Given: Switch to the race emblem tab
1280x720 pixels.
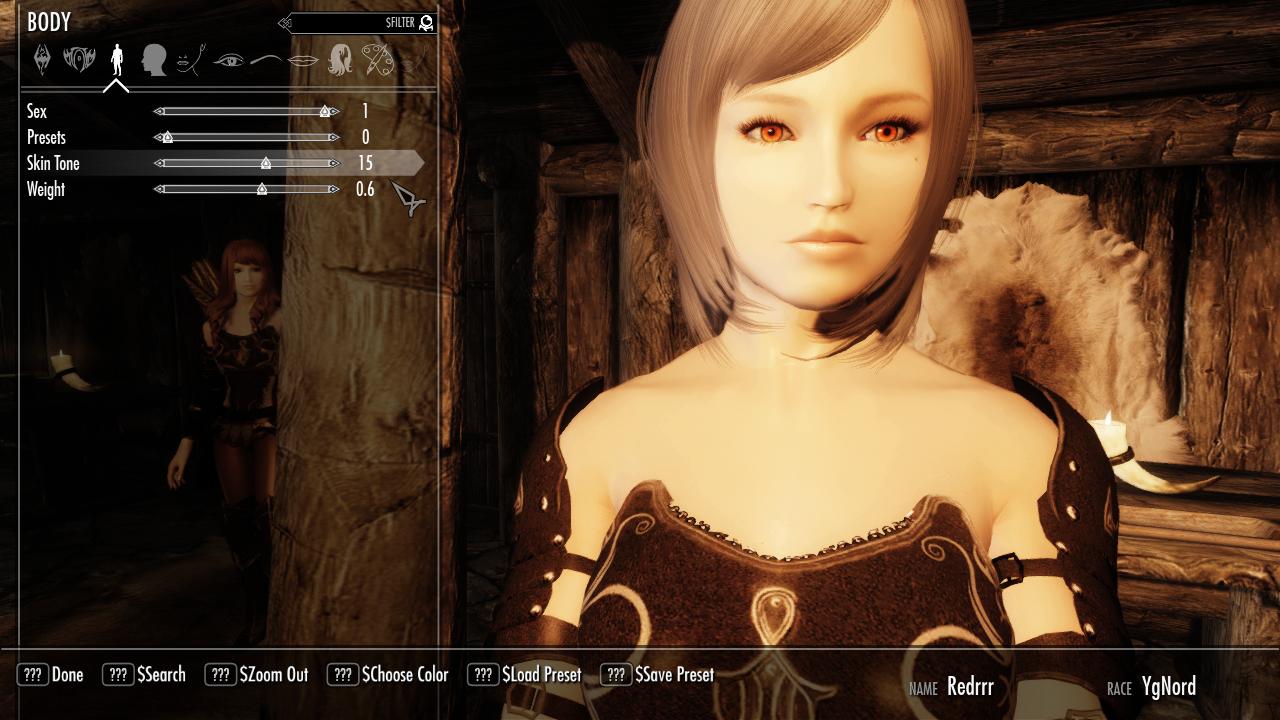Looking at the screenshot, I should [79, 59].
